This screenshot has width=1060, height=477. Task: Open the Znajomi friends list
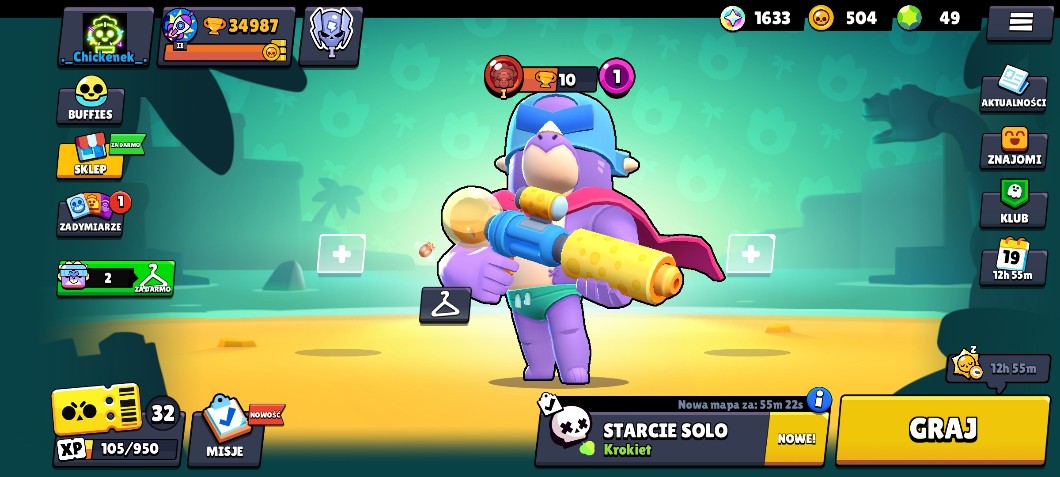click(x=1013, y=148)
